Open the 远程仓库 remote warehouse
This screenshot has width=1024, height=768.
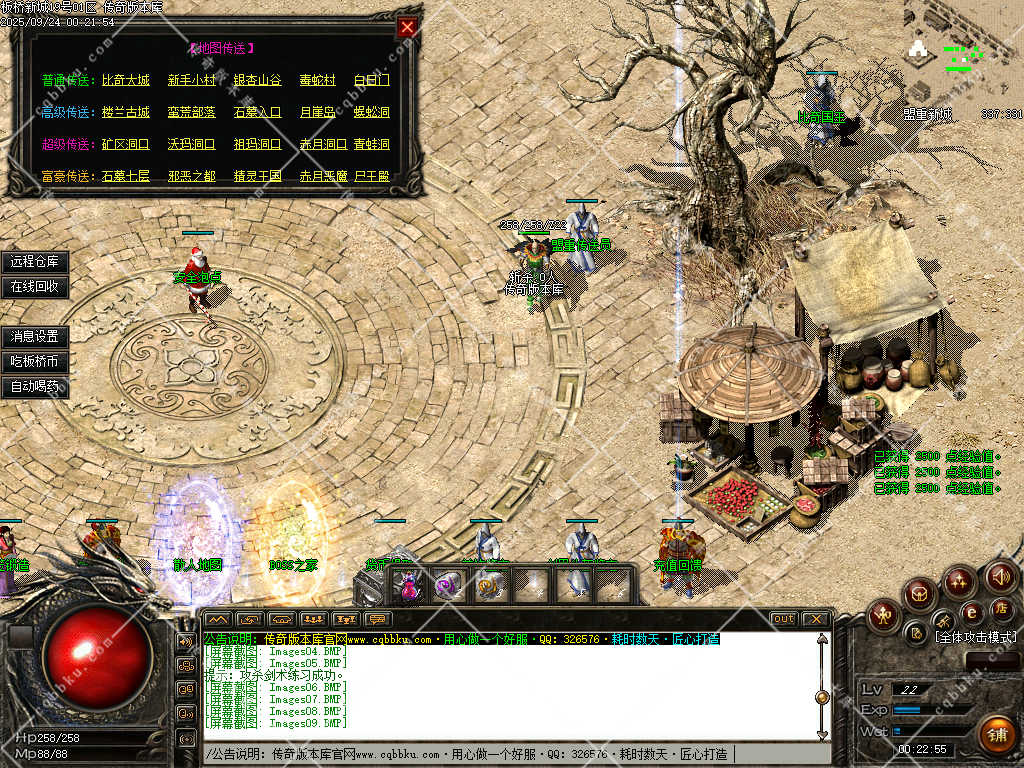coord(35,262)
